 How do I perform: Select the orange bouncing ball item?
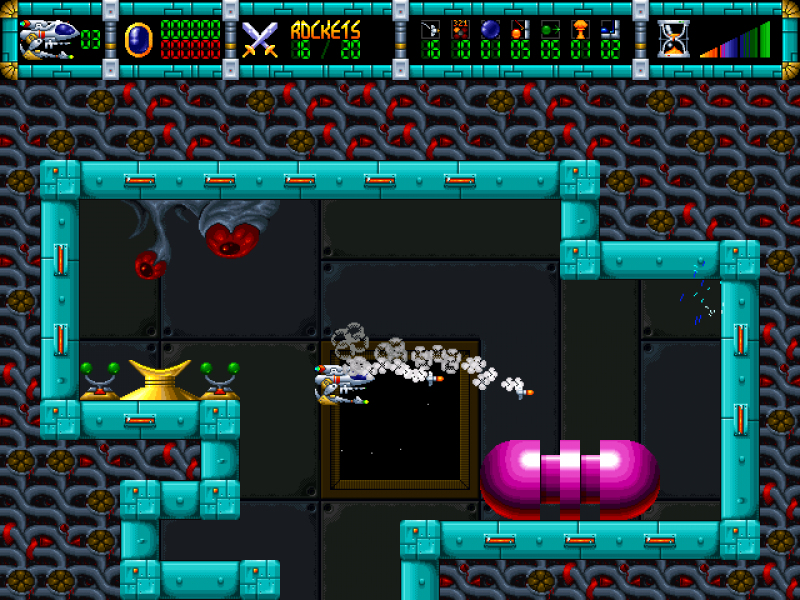coord(520,28)
